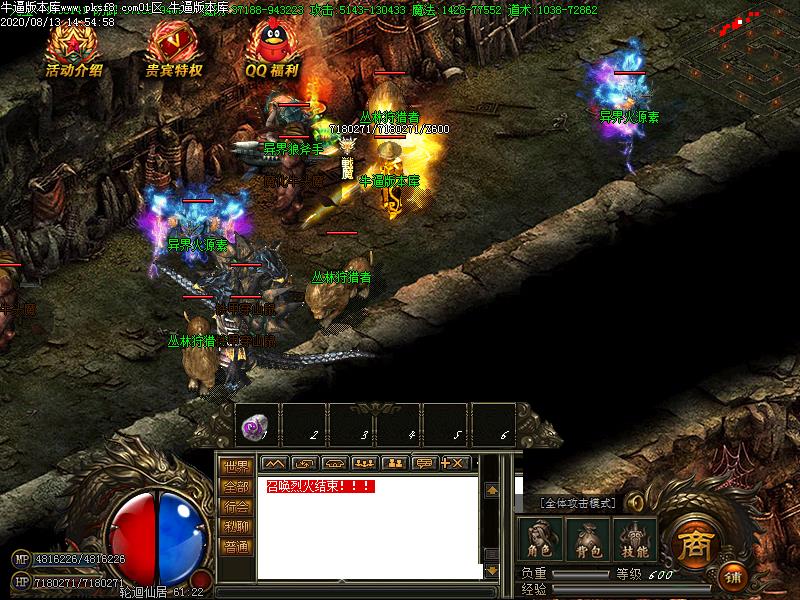The height and width of the screenshot is (600, 800).
Task: Click the chat message display box
Action: point(370,530)
